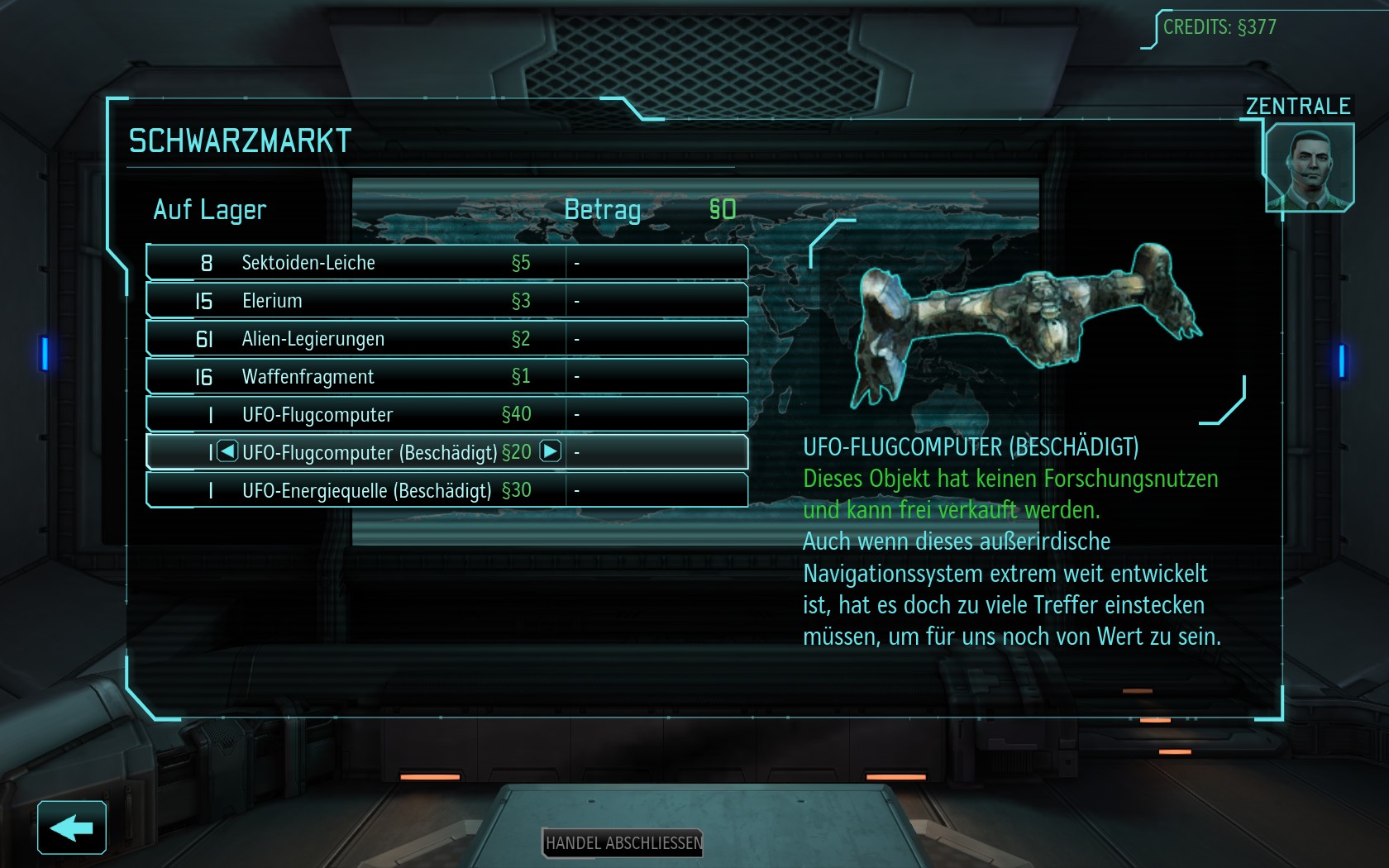
Task: Confirm trade with Handel Abschliessen
Action: [x=623, y=843]
